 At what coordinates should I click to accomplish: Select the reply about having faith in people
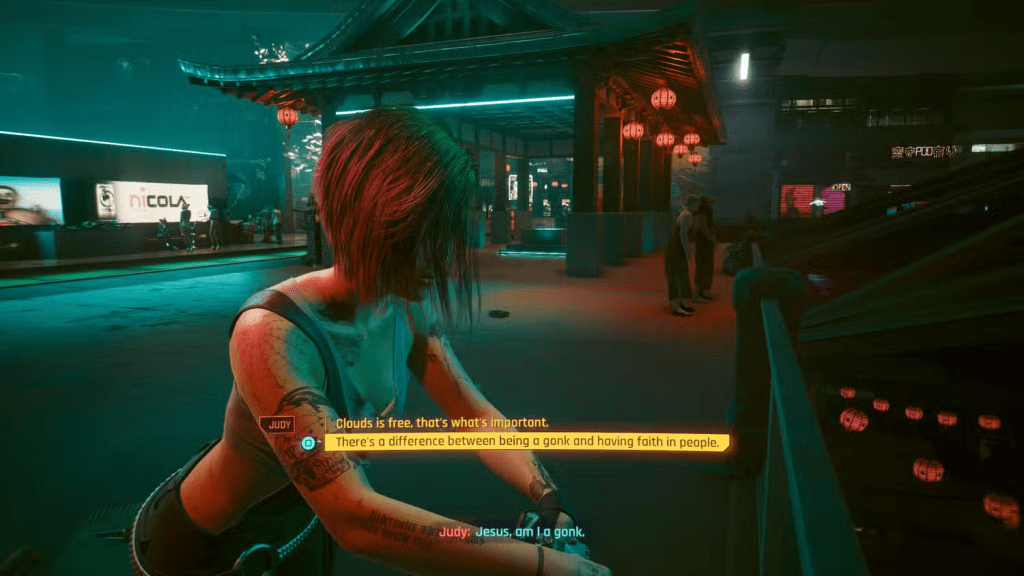pos(528,441)
